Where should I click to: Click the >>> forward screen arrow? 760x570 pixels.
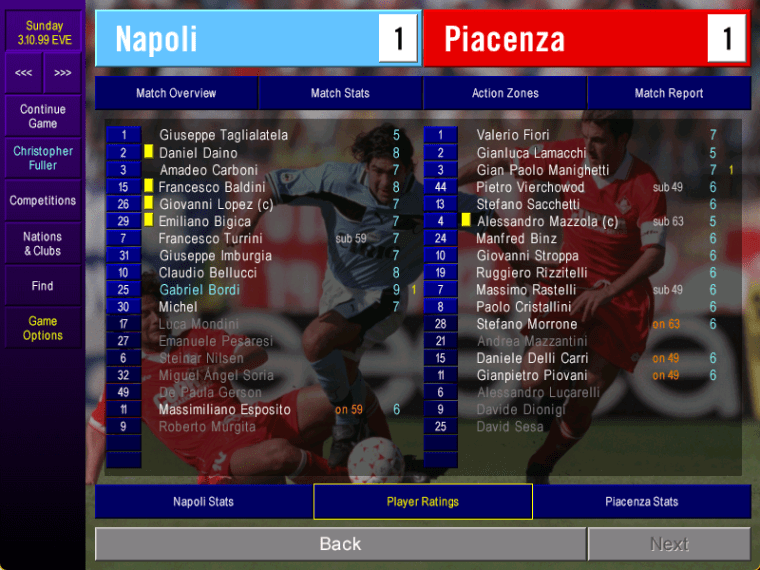[x=63, y=73]
